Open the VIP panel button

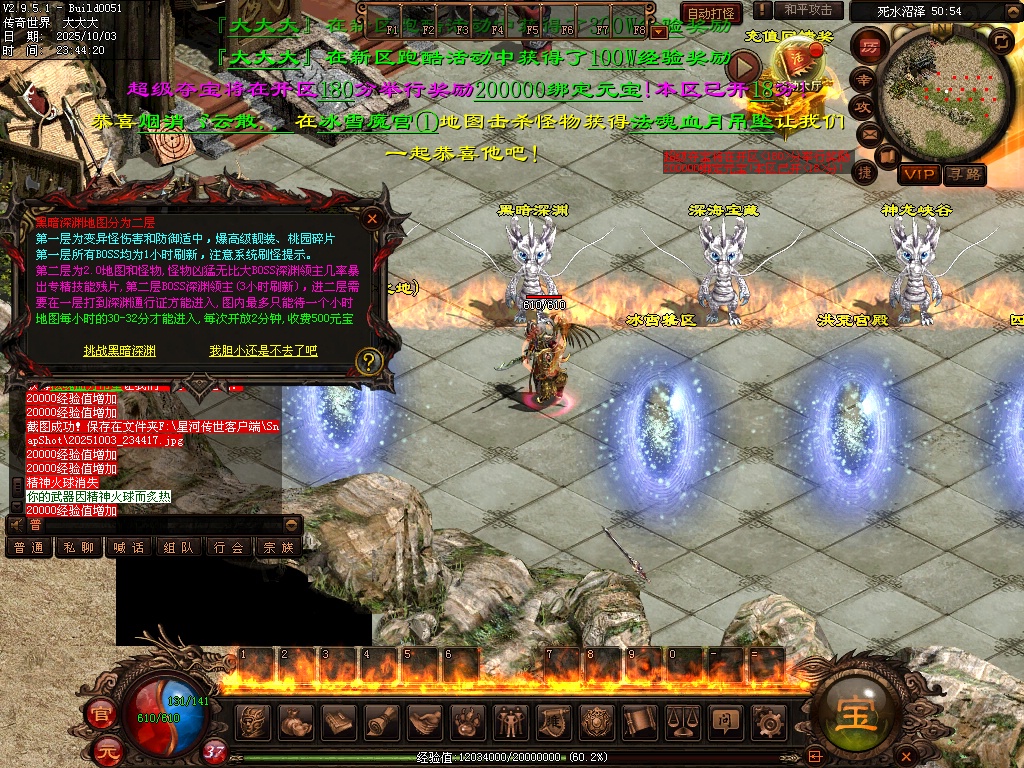point(918,175)
